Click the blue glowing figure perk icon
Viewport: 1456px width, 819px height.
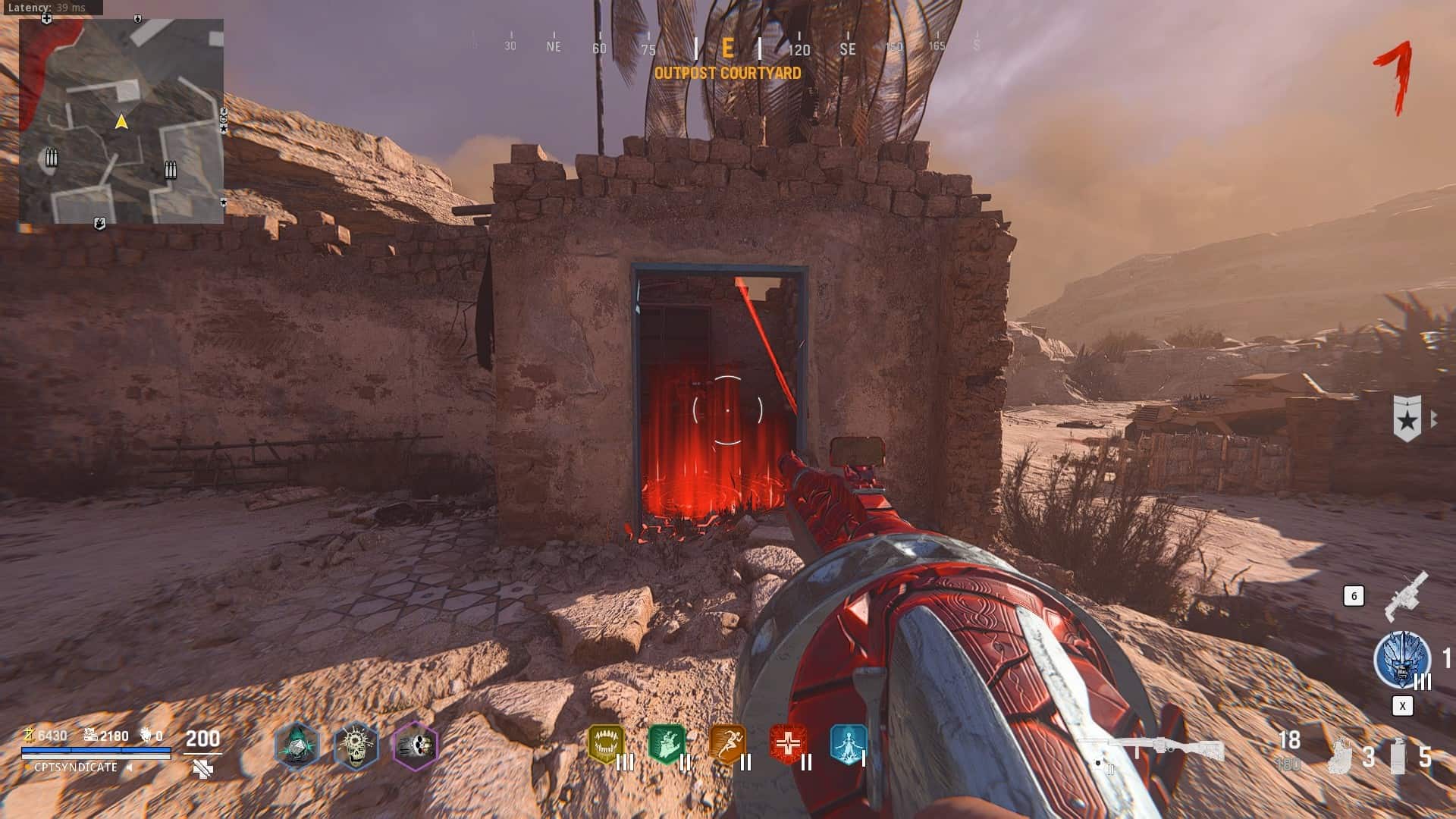[848, 744]
